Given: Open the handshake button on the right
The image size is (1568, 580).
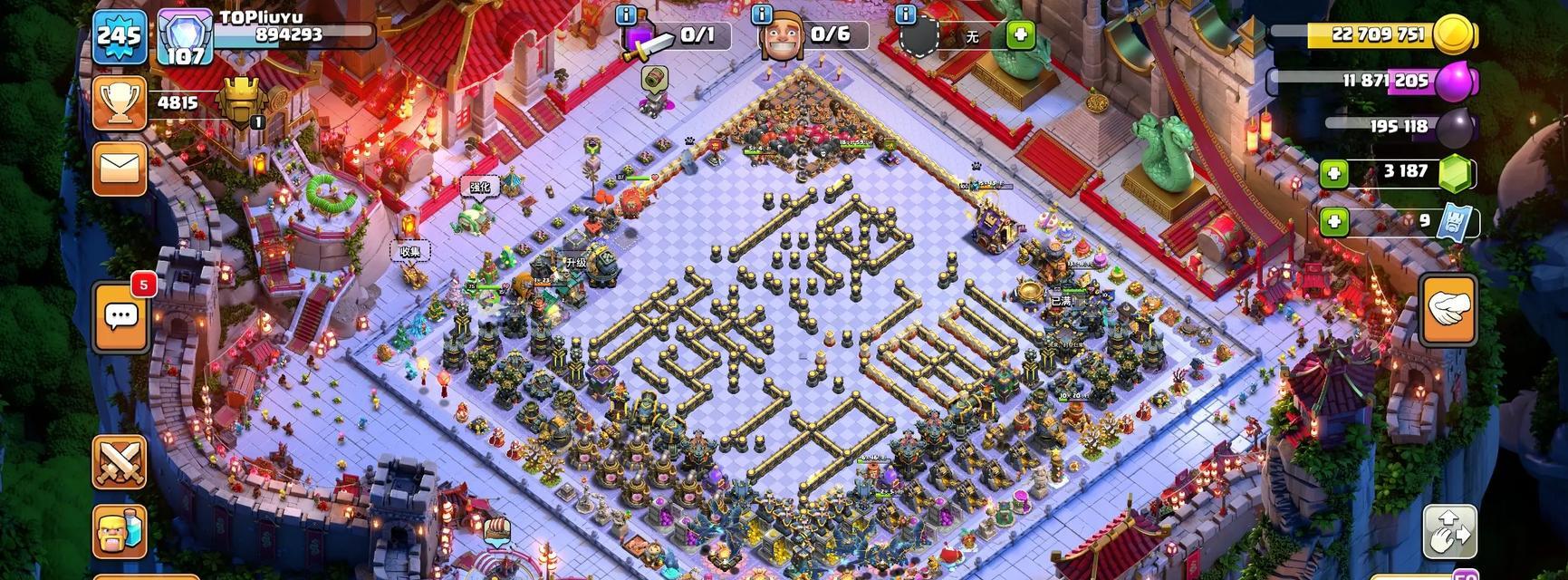Looking at the screenshot, I should (1448, 311).
